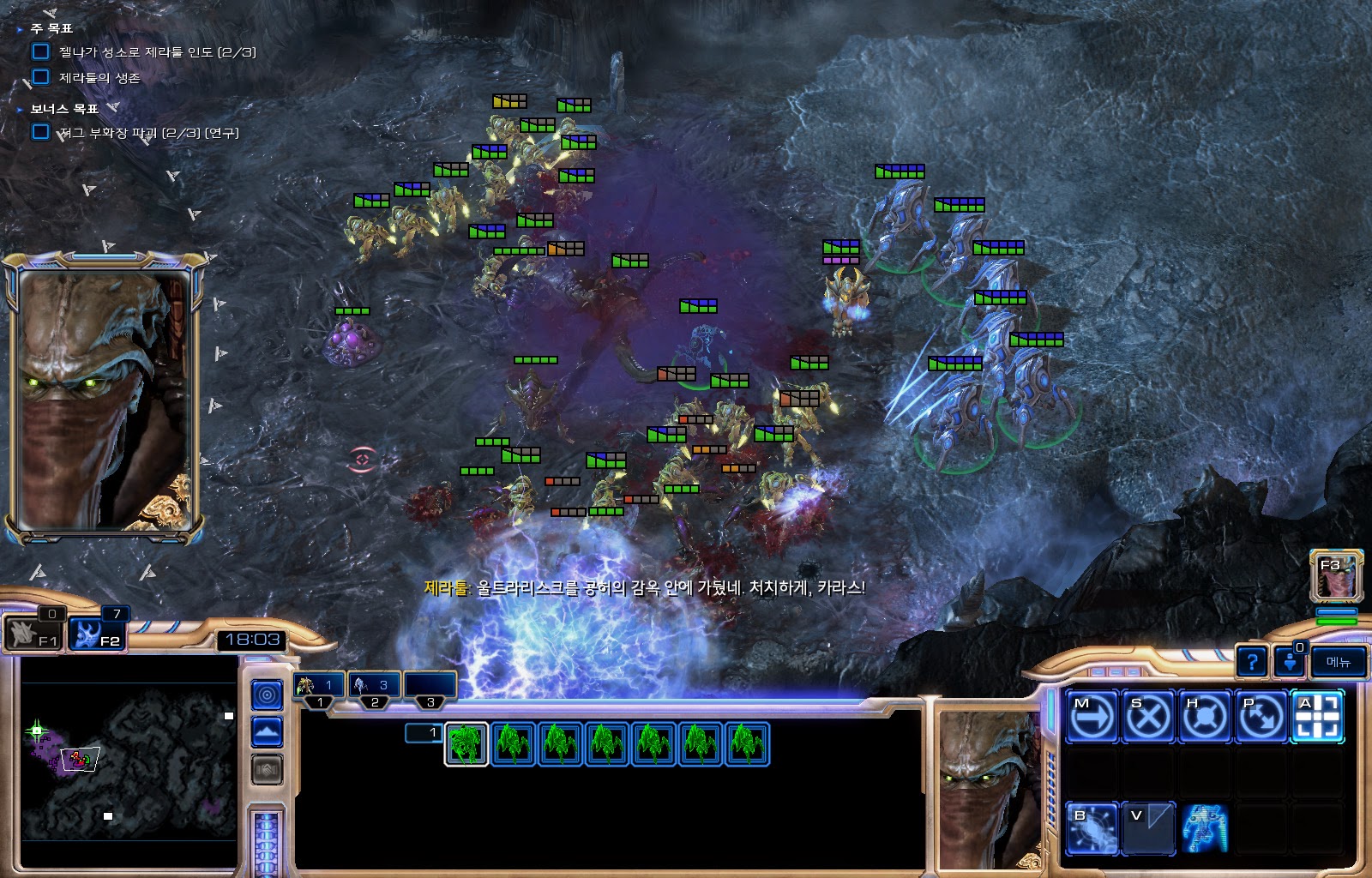This screenshot has width=1372, height=878.
Task: Select the Attack command (A)
Action: click(x=1317, y=716)
